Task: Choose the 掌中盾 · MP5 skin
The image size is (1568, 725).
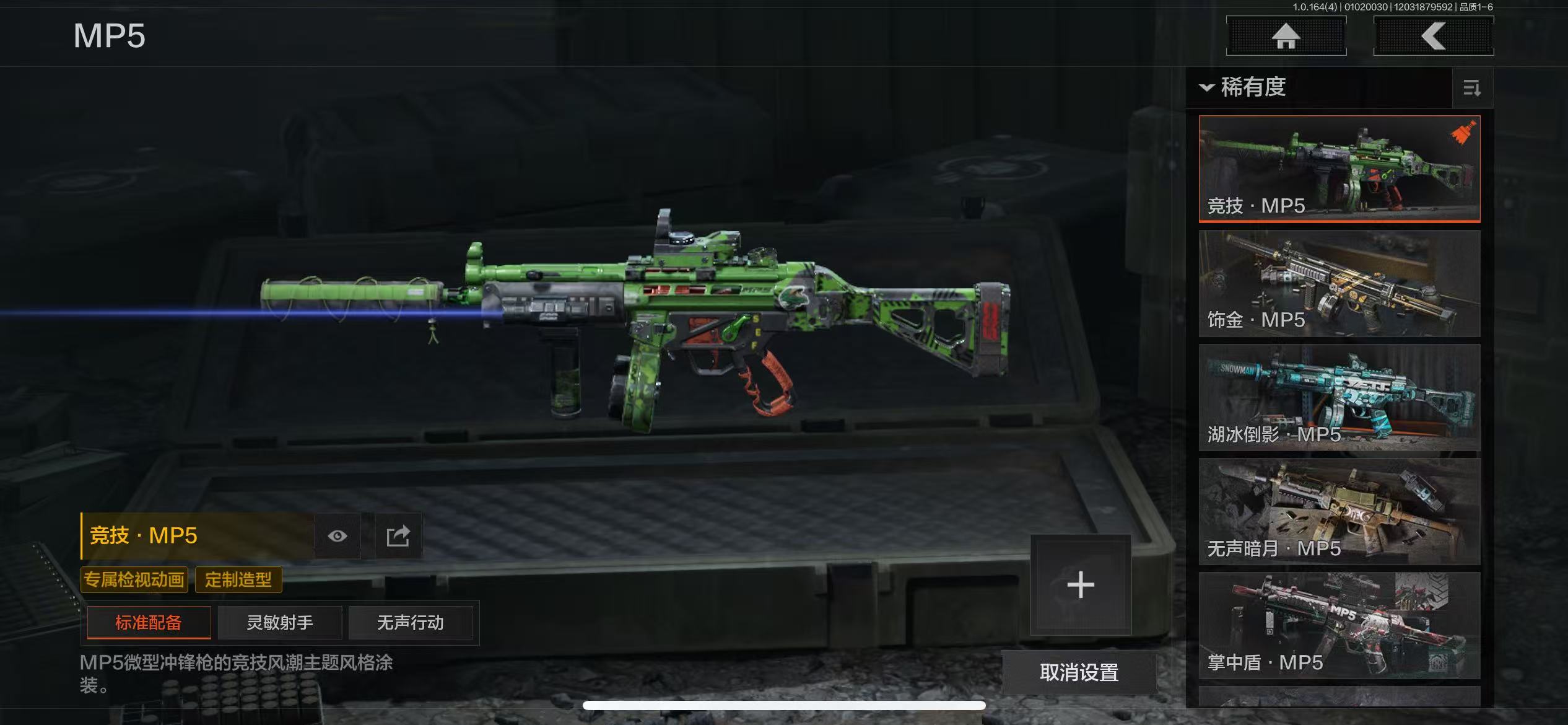Action: point(1339,626)
